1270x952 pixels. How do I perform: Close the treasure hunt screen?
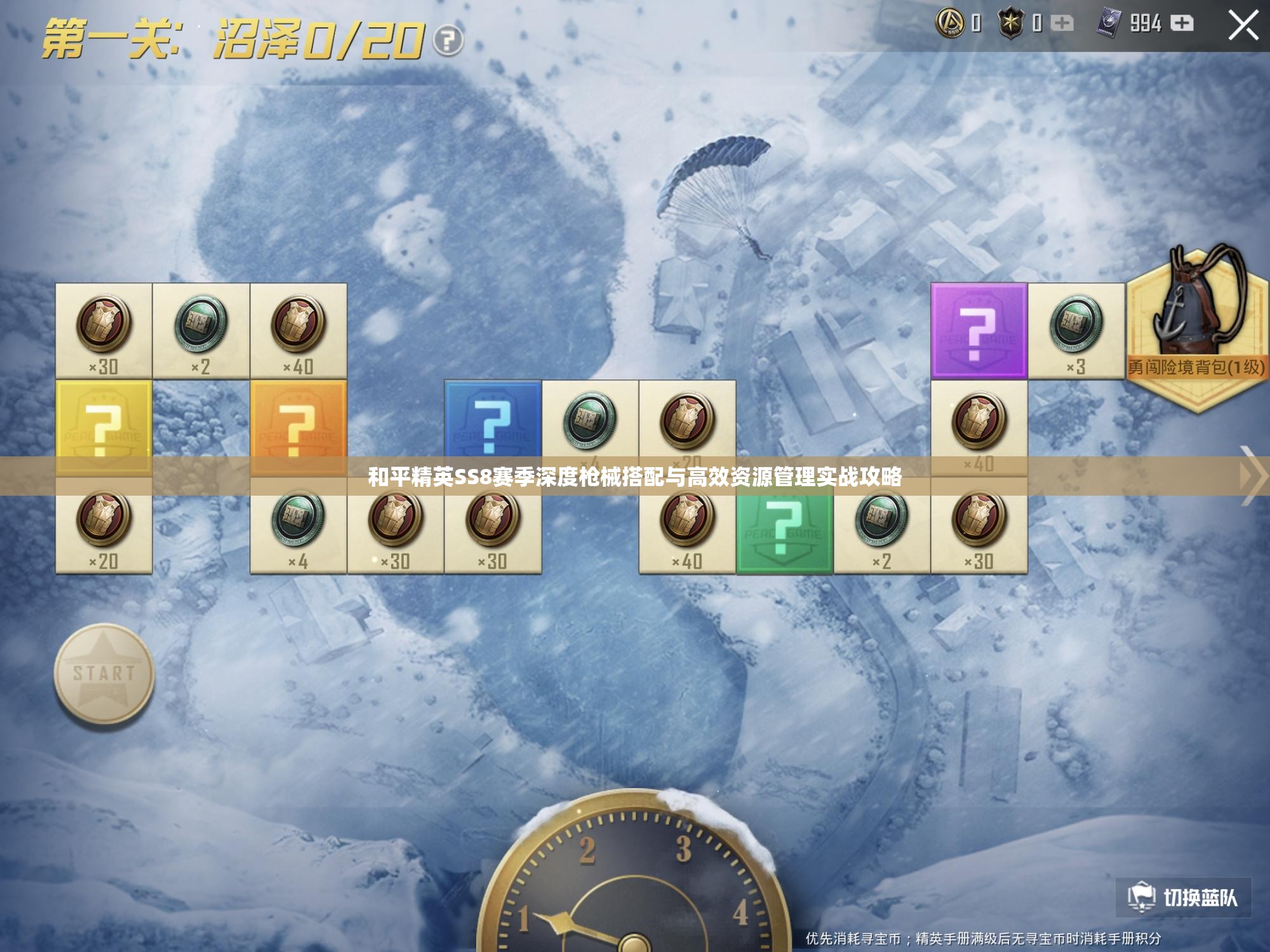pos(1243,26)
